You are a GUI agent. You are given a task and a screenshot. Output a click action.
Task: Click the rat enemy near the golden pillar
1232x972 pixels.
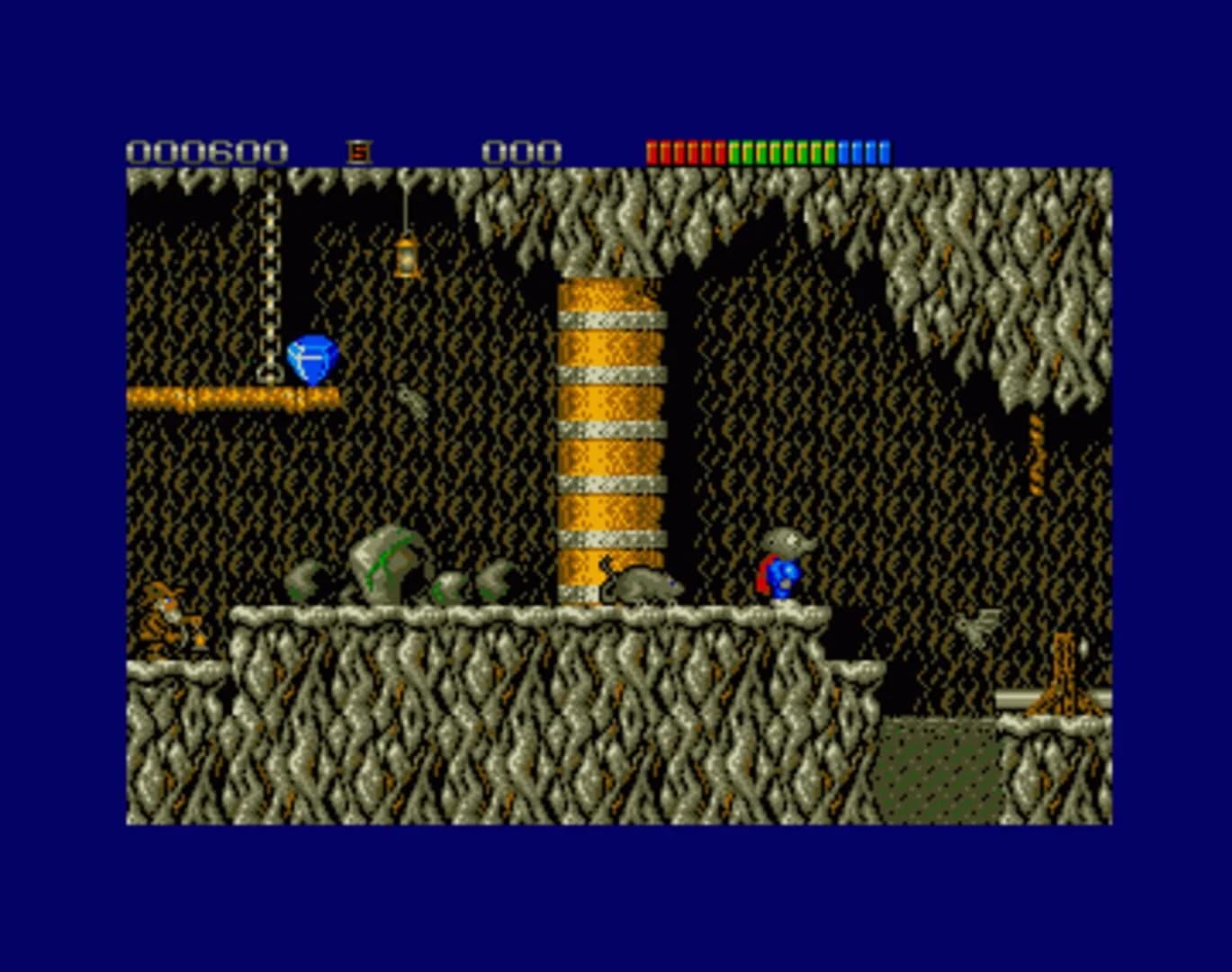[x=641, y=585]
